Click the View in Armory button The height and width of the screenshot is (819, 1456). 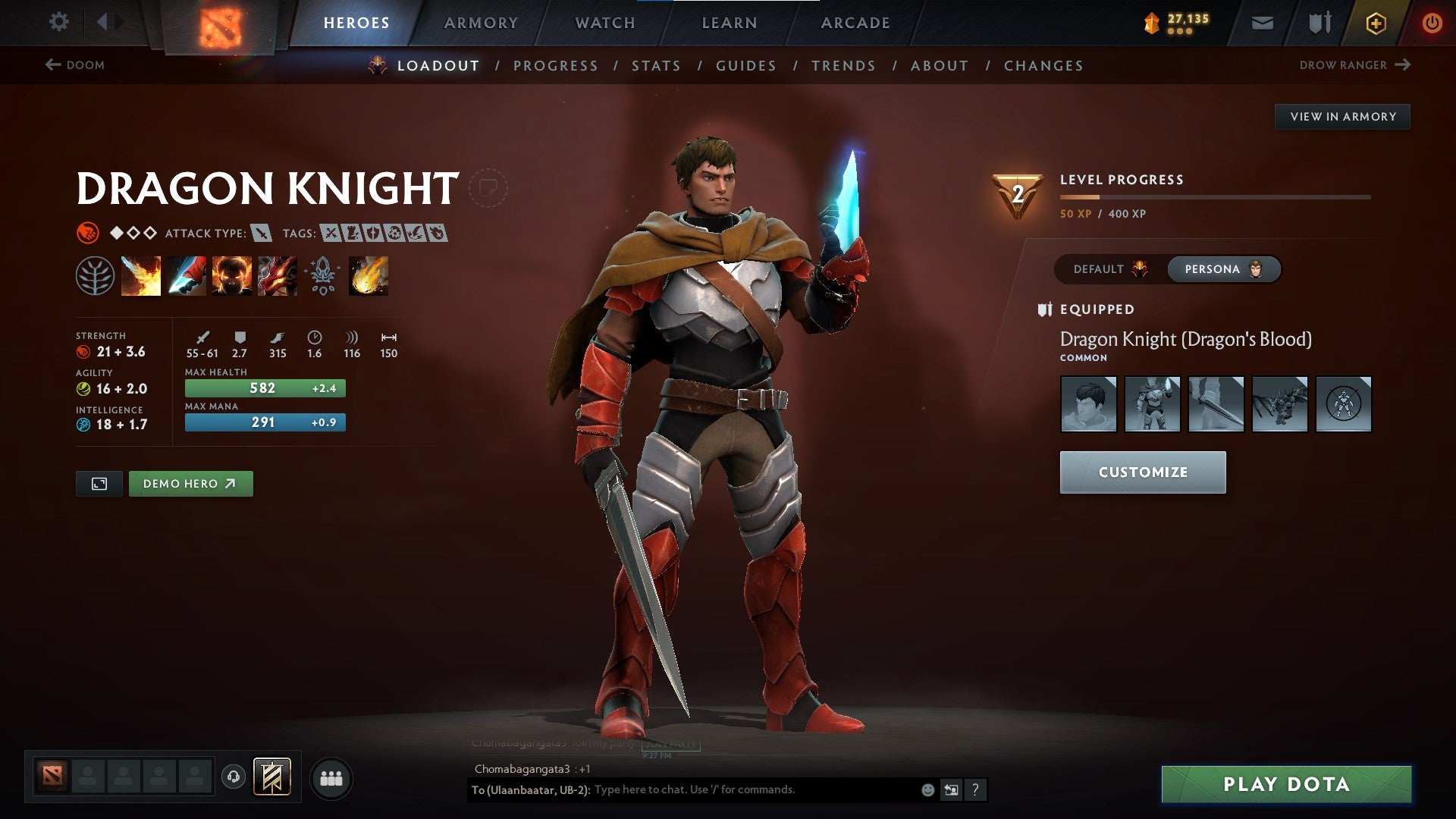coord(1342,117)
